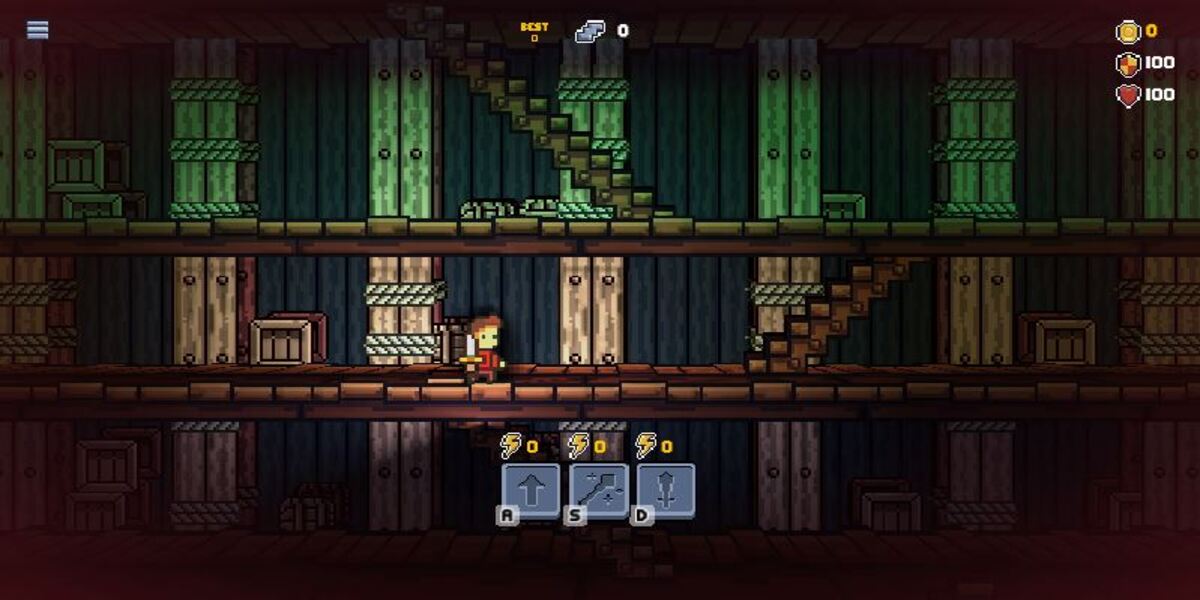This screenshot has width=1200, height=600.
Task: Use the magic wand ability
Action: coord(598,490)
